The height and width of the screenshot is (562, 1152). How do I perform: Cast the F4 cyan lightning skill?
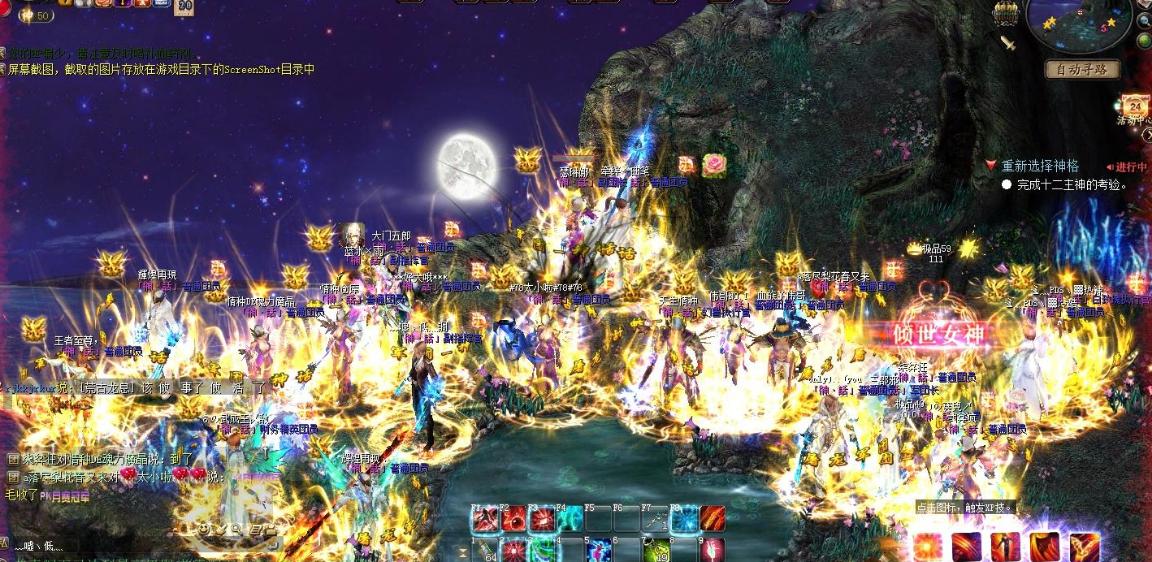click(x=570, y=520)
